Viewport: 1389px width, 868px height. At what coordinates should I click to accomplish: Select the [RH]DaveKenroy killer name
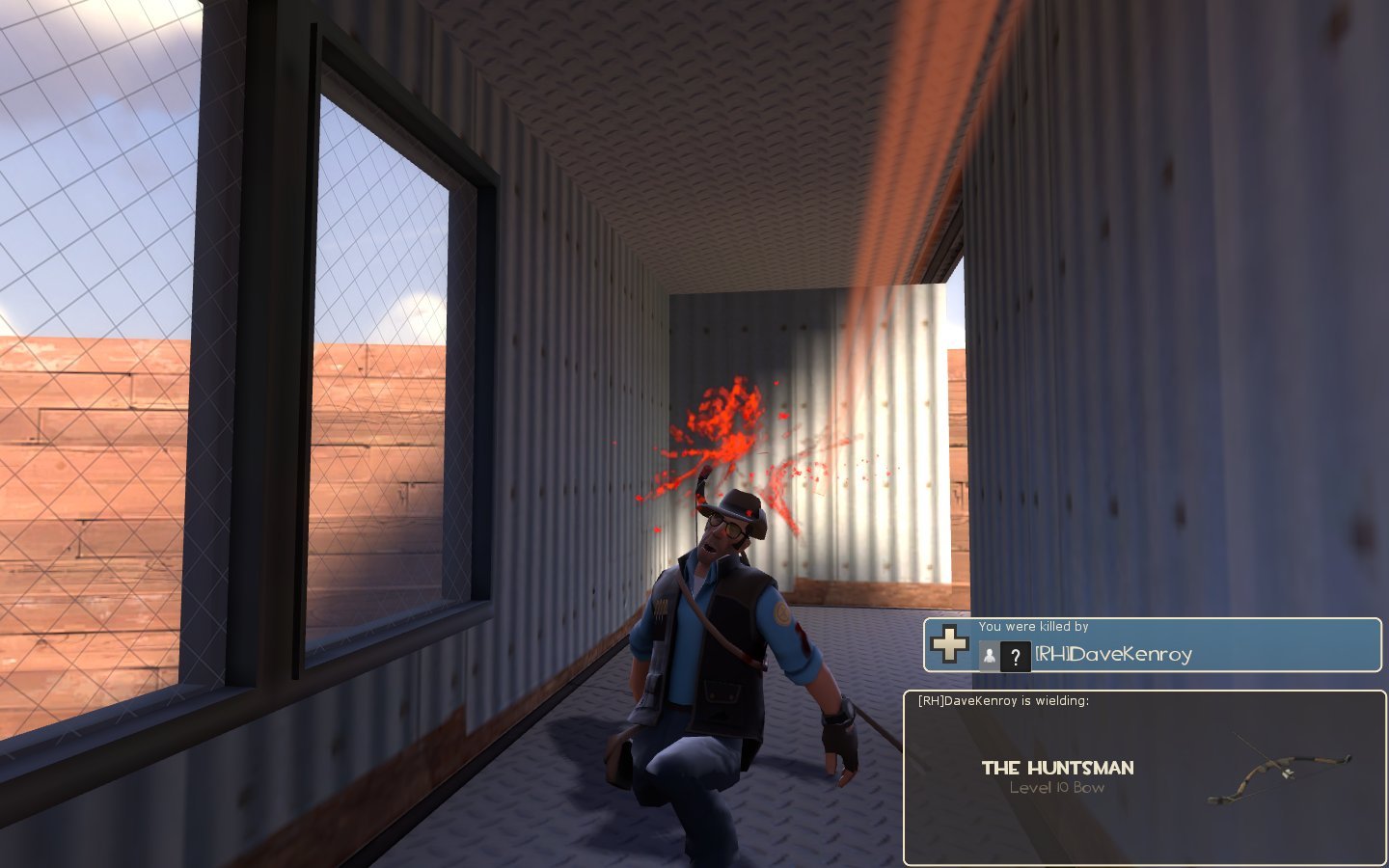pos(1113,655)
